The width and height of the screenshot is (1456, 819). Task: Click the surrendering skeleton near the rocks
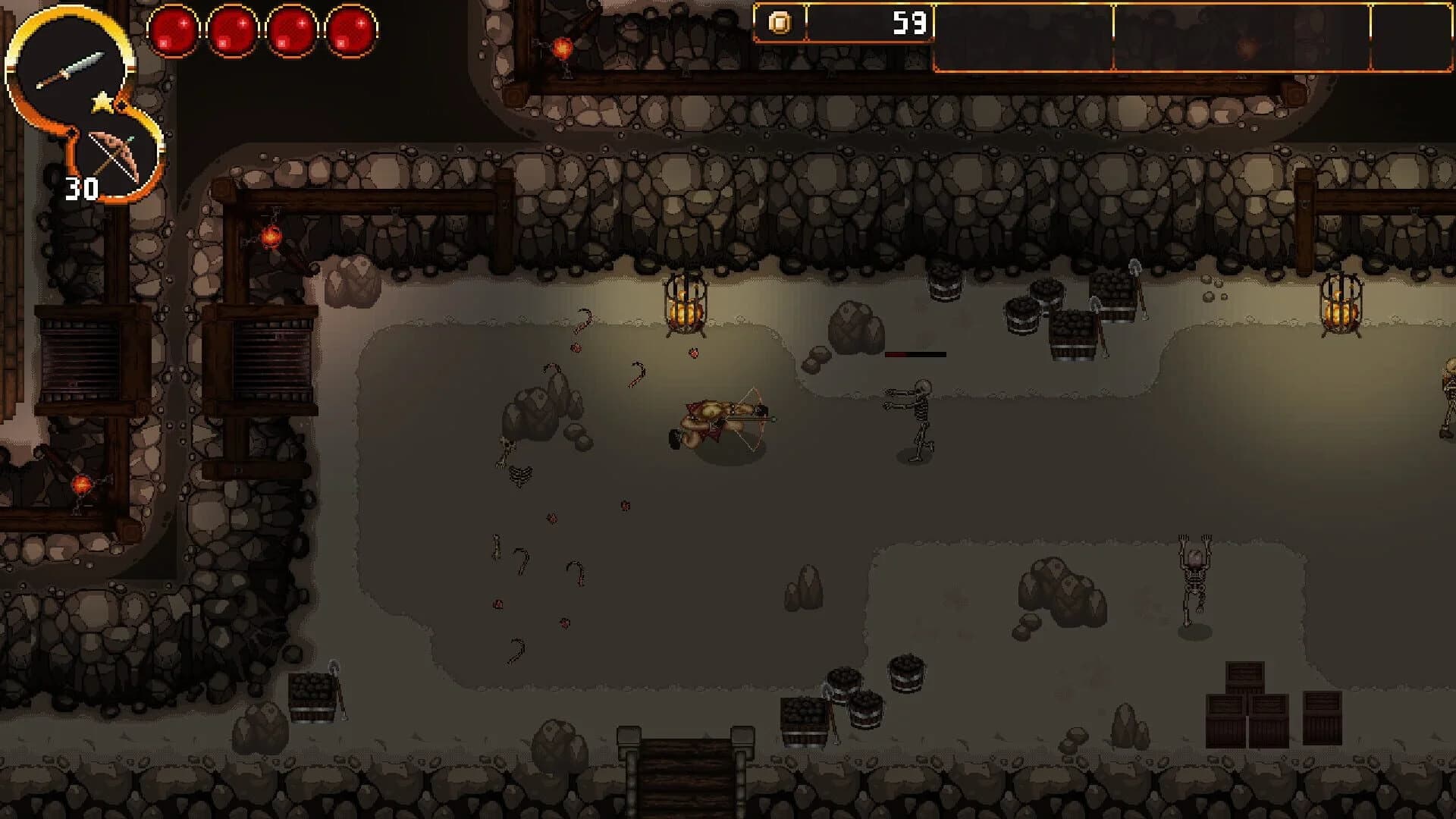(x=1194, y=576)
